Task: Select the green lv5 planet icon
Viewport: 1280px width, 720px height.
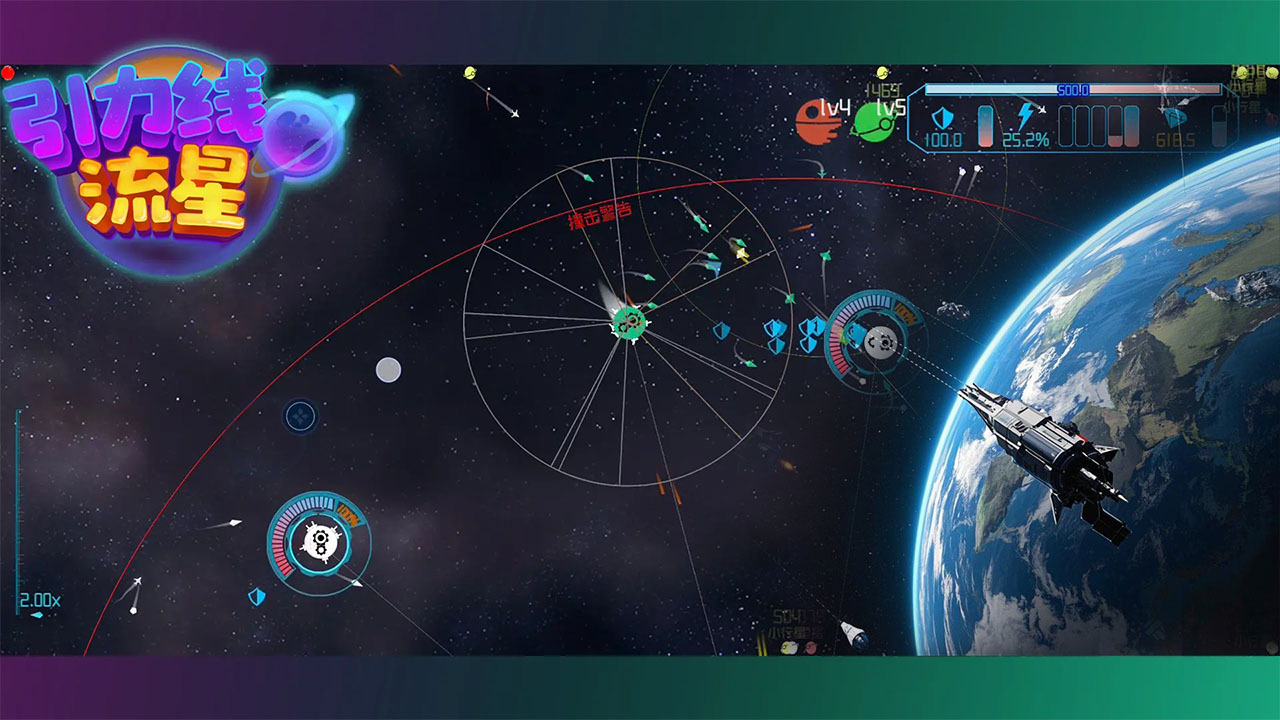Action: tap(872, 122)
